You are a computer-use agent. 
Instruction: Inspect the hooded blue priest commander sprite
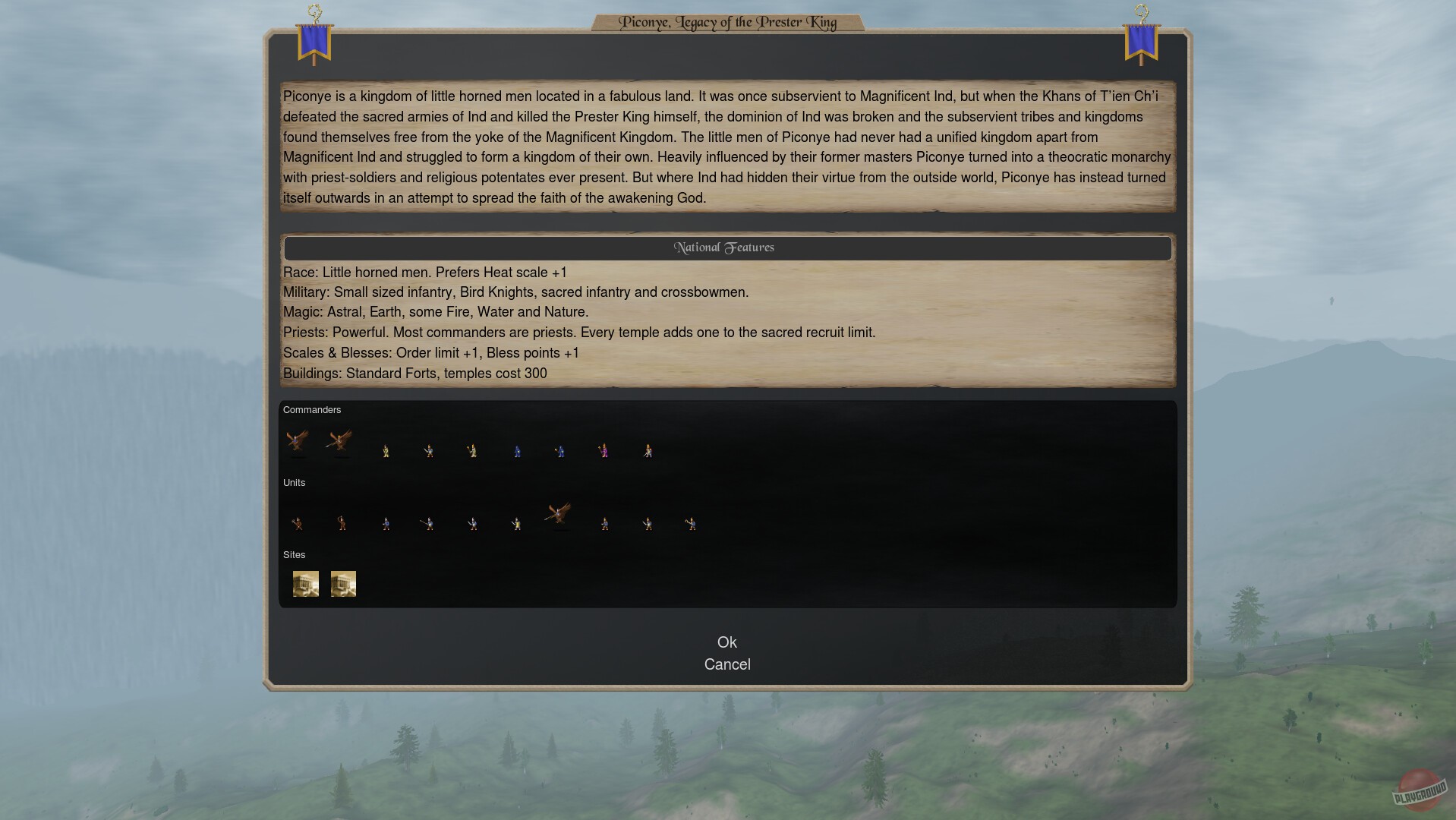click(560, 450)
